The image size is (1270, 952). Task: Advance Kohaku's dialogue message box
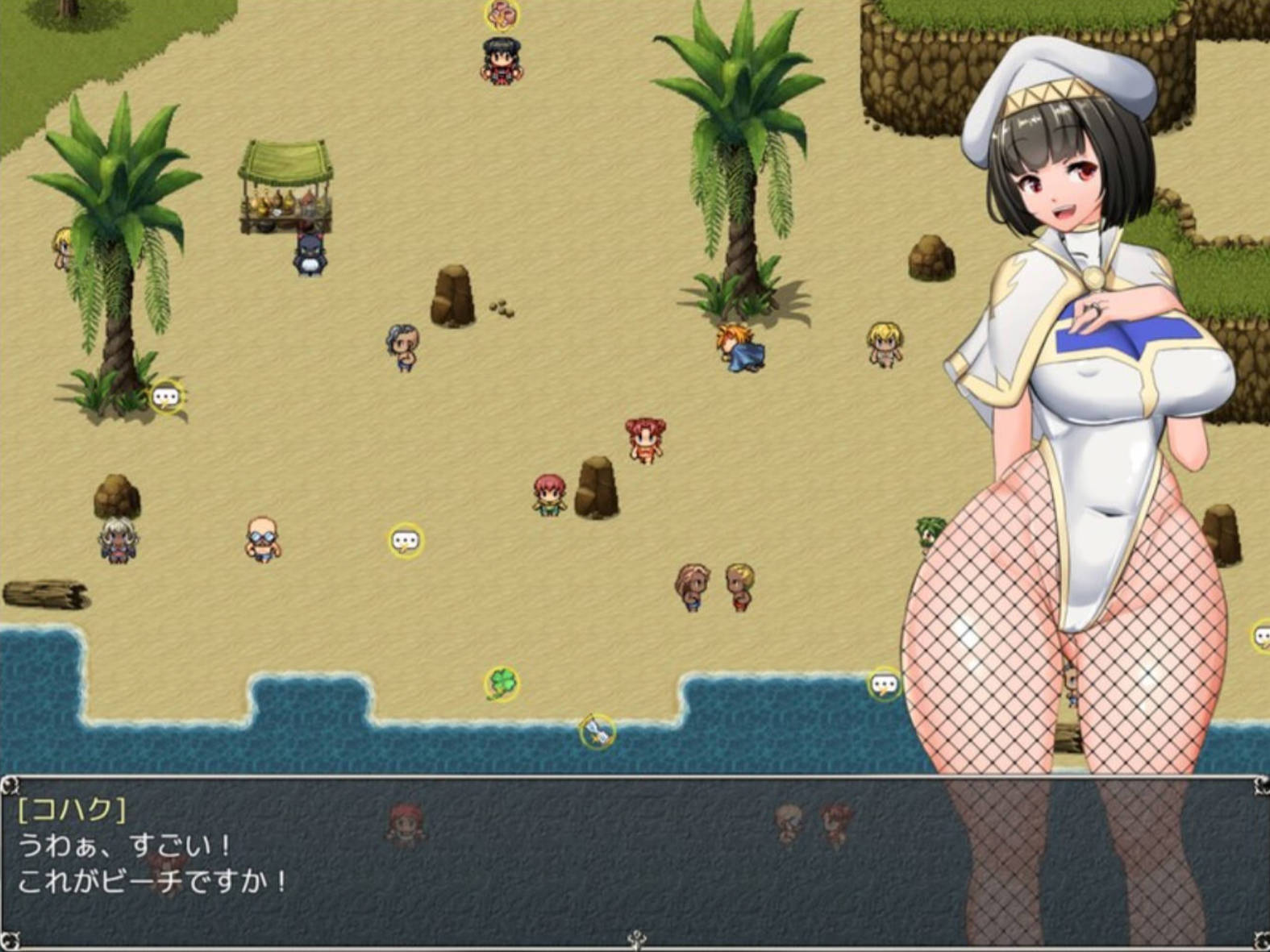484,863
